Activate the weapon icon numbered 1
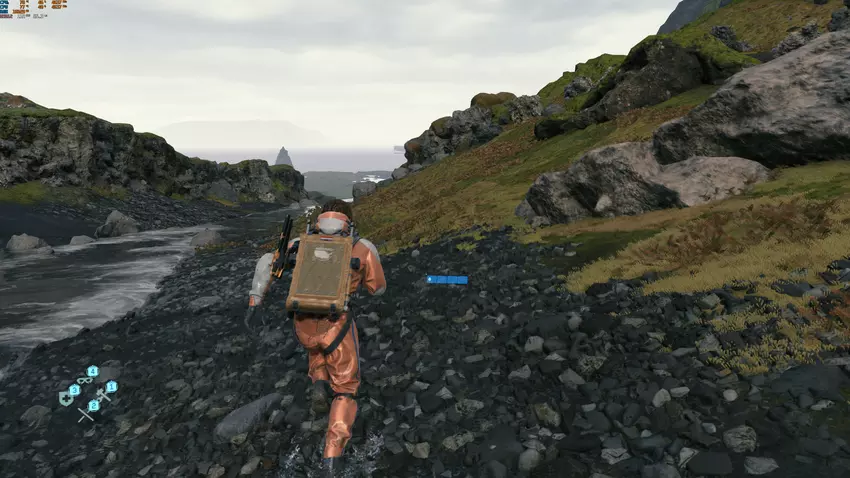The height and width of the screenshot is (478, 850). click(x=103, y=394)
